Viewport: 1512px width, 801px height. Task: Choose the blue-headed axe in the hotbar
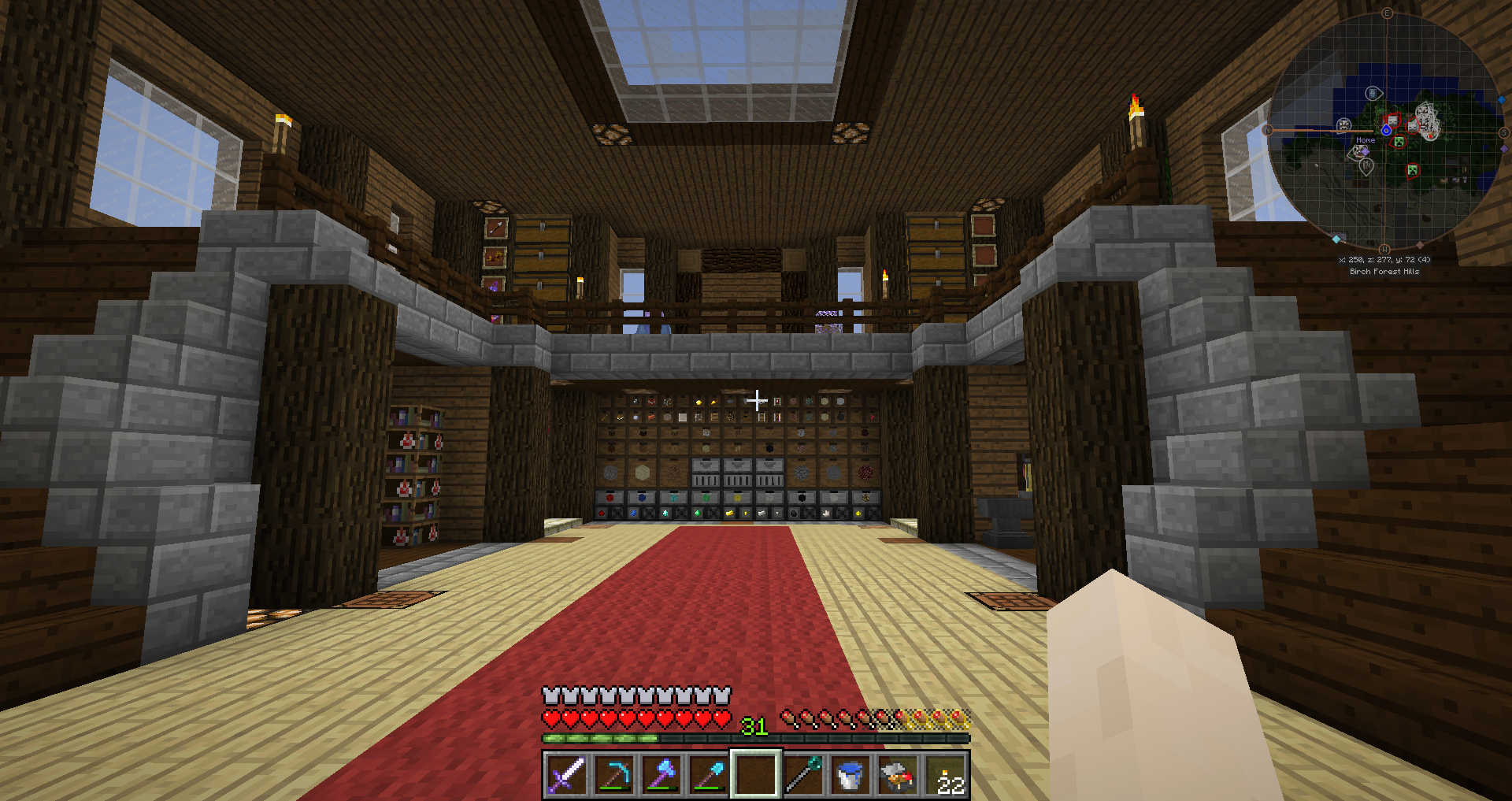coord(661,775)
